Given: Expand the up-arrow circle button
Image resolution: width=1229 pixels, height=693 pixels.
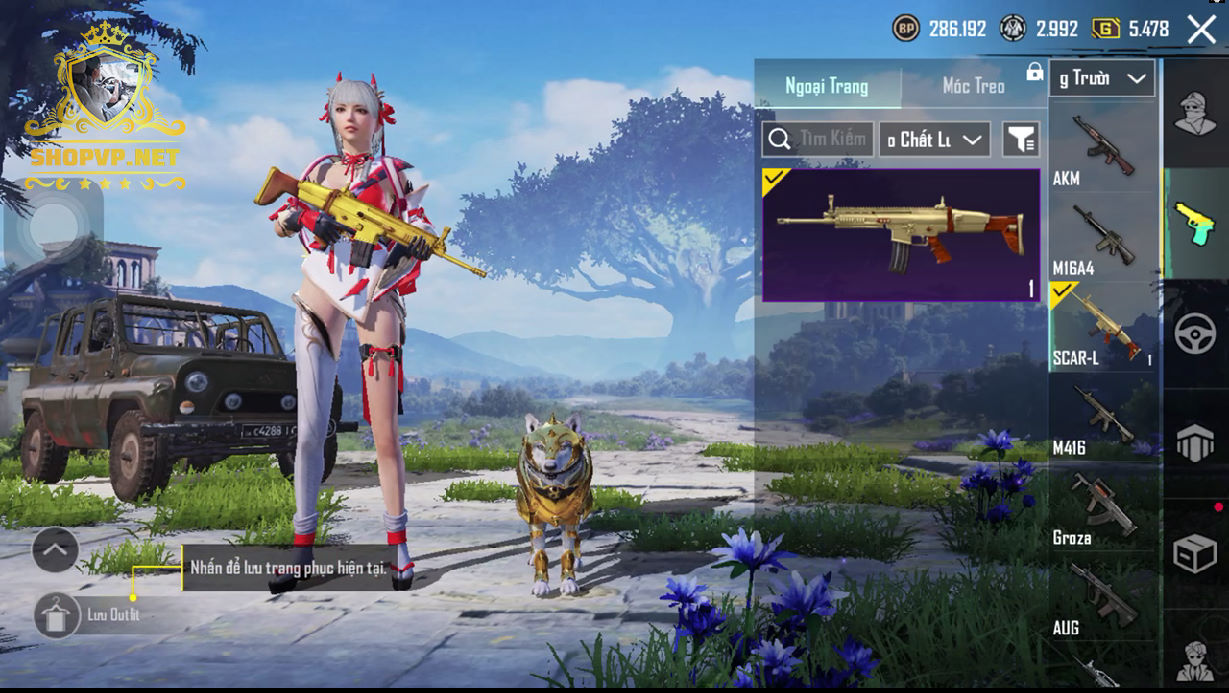Looking at the screenshot, I should (55, 549).
